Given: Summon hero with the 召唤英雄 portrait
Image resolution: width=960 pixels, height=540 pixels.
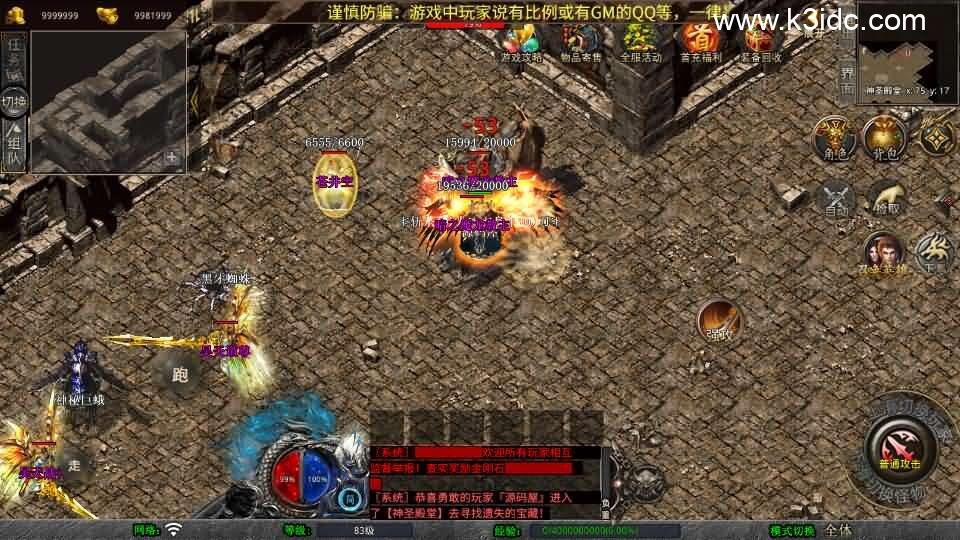Looking at the screenshot, I should (883, 253).
